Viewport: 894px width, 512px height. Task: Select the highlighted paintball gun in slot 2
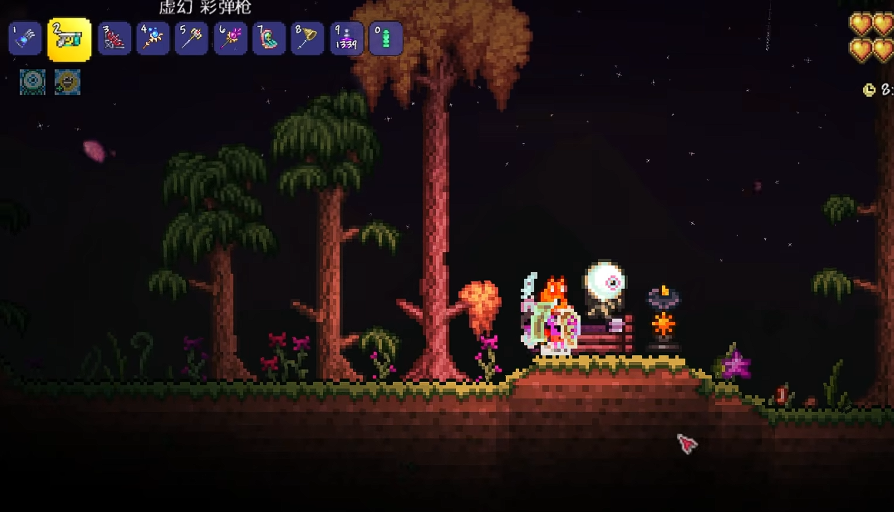(x=69, y=39)
